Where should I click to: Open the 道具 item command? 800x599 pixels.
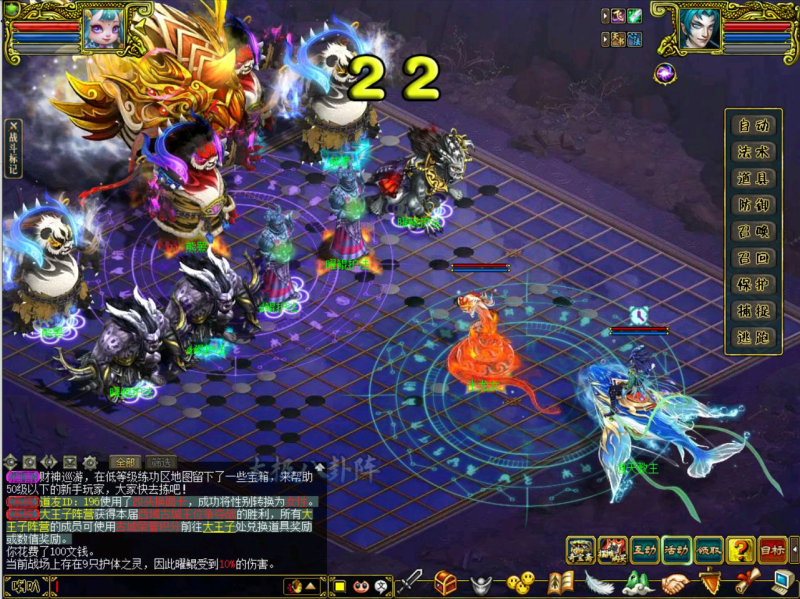[x=753, y=178]
